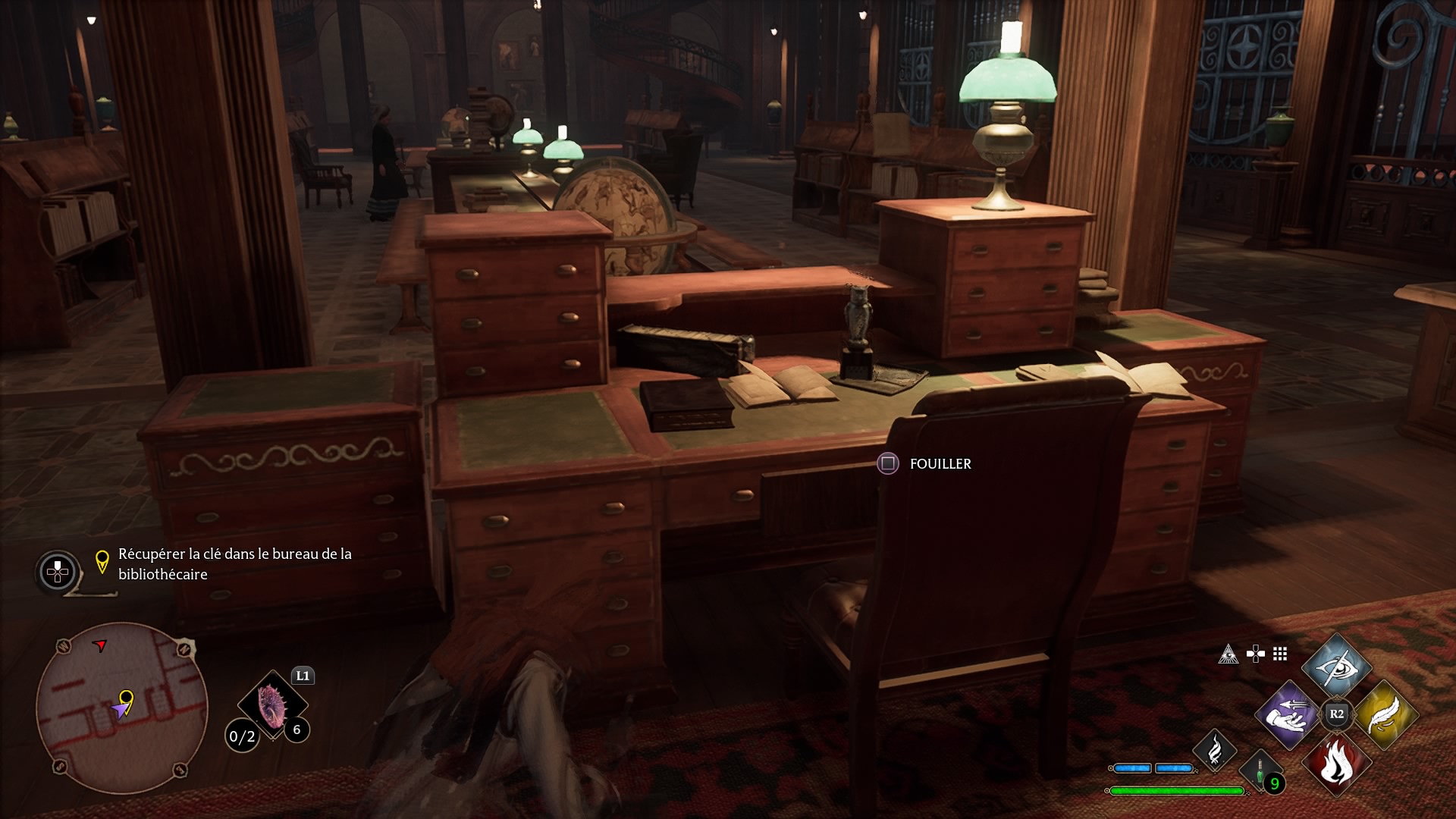
Task: Cast the purple Accio hand spell
Action: (x=1287, y=714)
